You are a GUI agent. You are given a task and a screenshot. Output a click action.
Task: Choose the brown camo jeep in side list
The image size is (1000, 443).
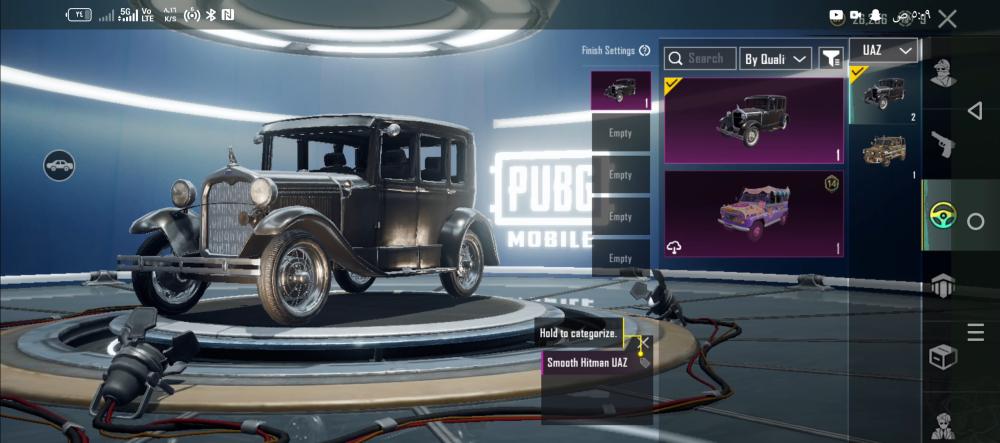pyautogui.click(x=884, y=151)
